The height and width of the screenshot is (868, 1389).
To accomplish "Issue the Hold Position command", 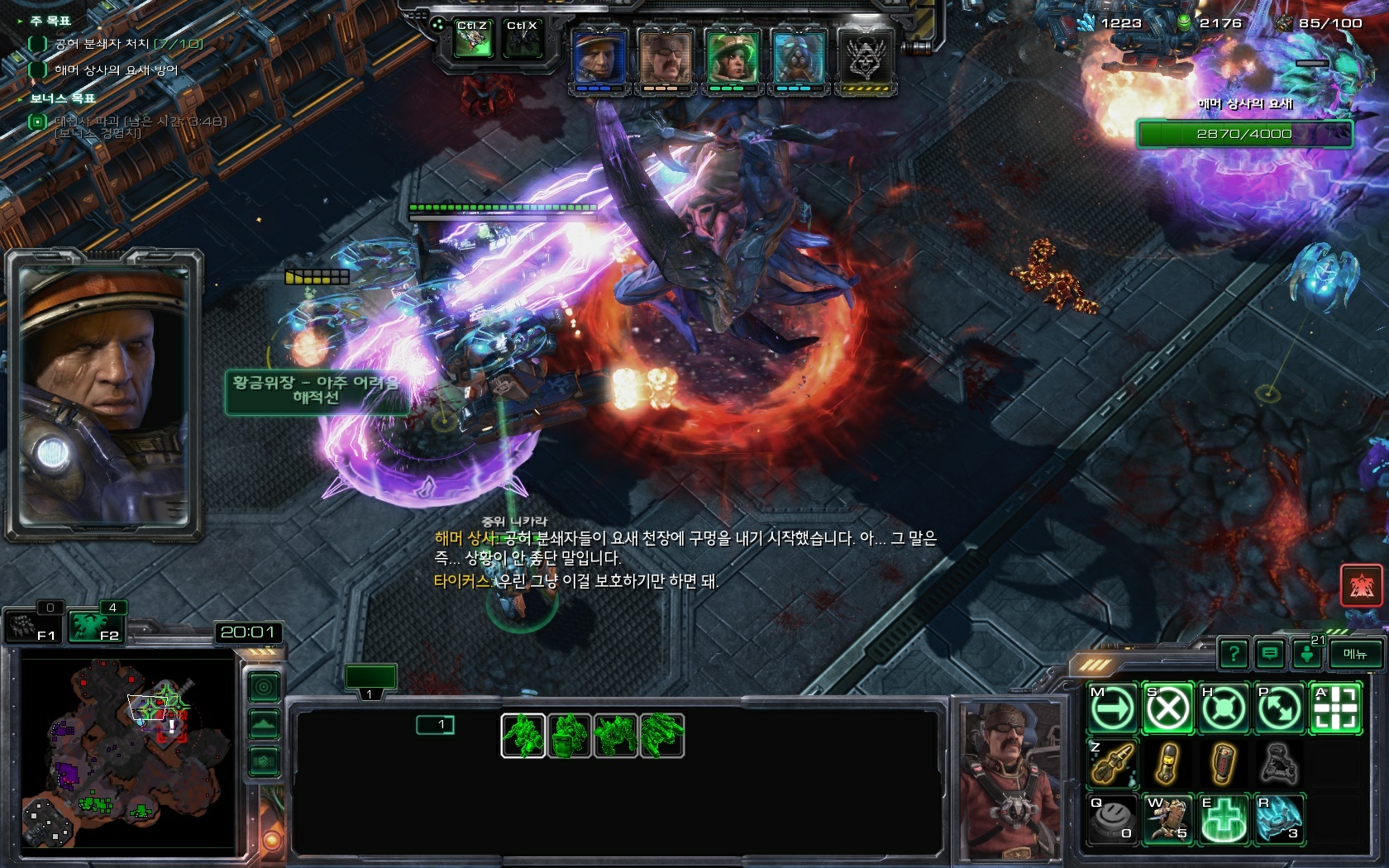I will (1223, 708).
